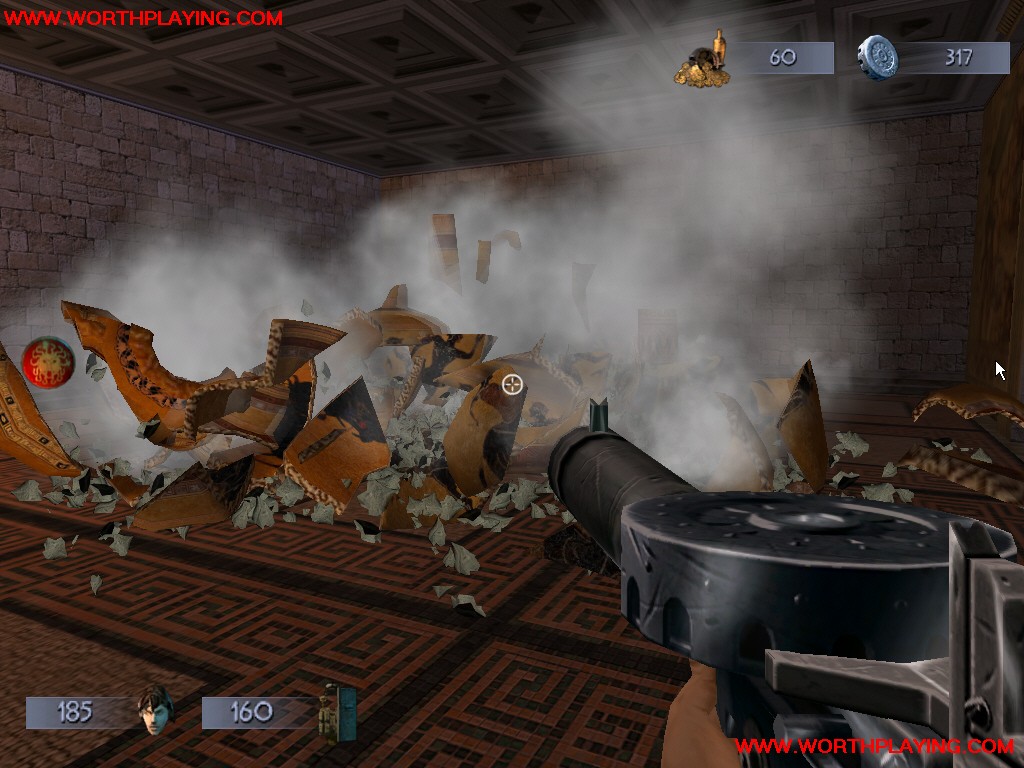
Task: Click the armor vest icon
Action: (337, 712)
